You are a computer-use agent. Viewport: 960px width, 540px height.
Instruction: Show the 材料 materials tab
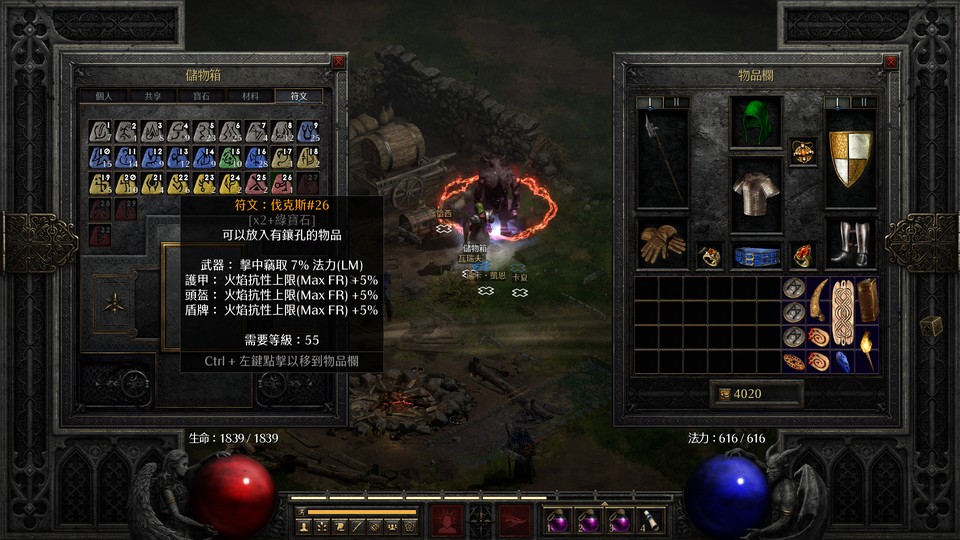tap(250, 96)
